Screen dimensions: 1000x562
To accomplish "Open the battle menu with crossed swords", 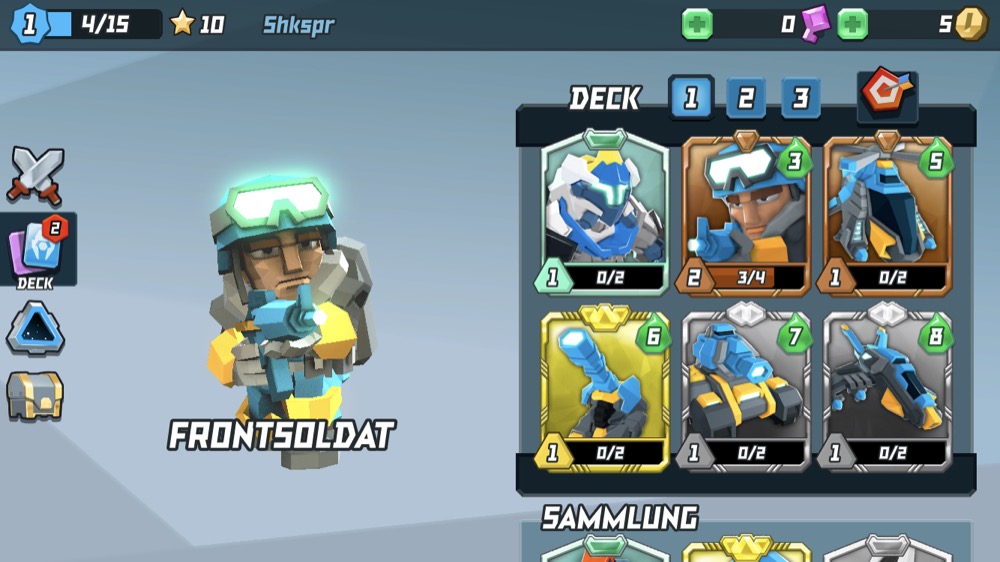I will 35,175.
